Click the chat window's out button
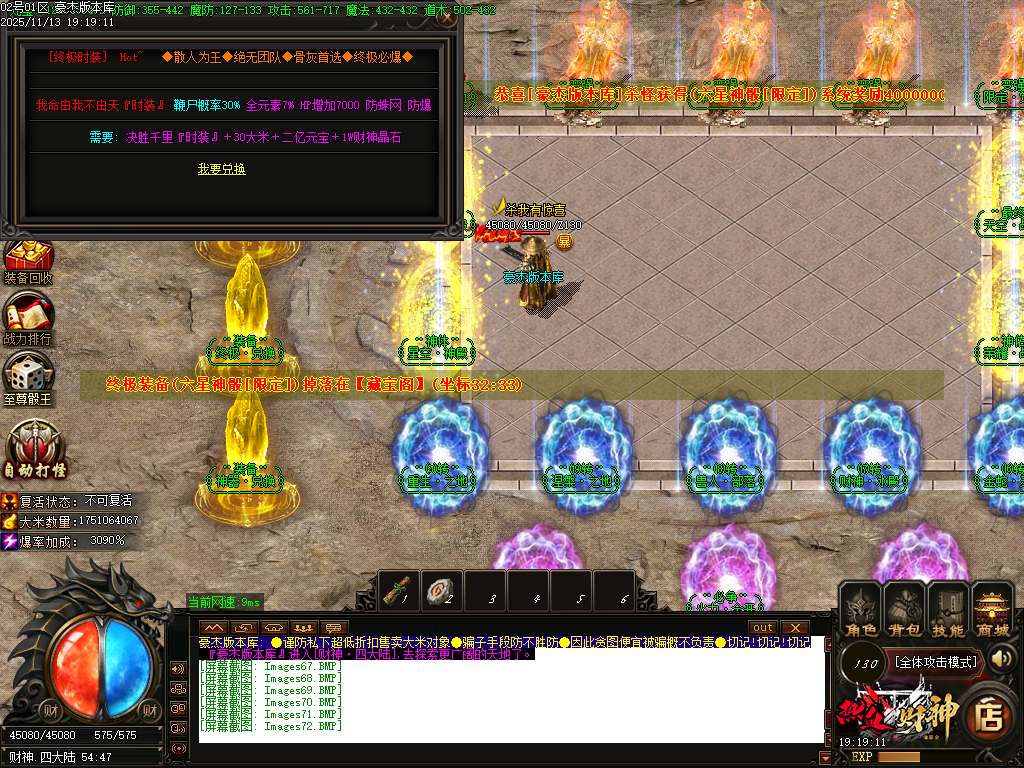 pyautogui.click(x=764, y=627)
